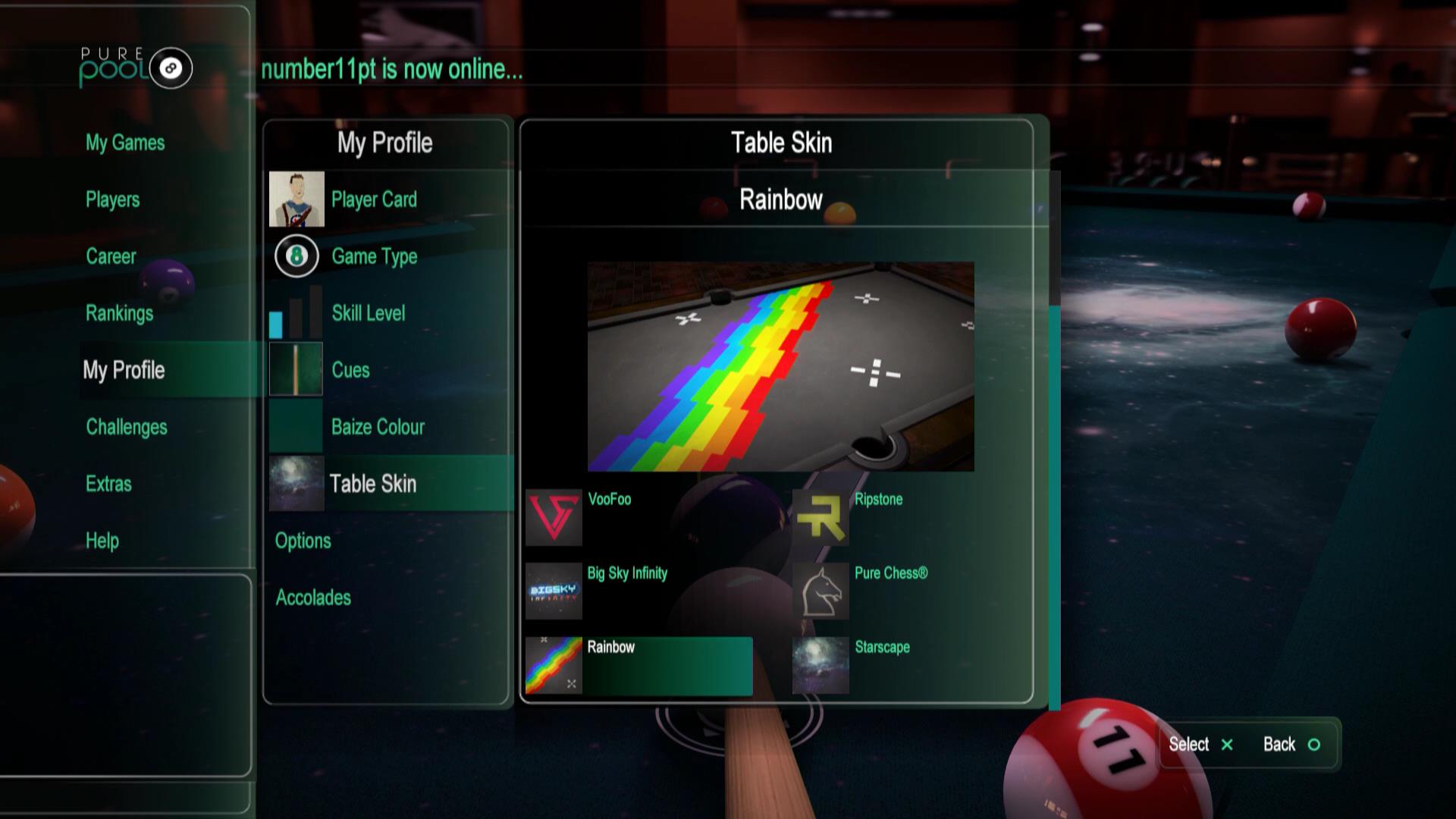
Task: Open the Help section
Action: coord(102,541)
